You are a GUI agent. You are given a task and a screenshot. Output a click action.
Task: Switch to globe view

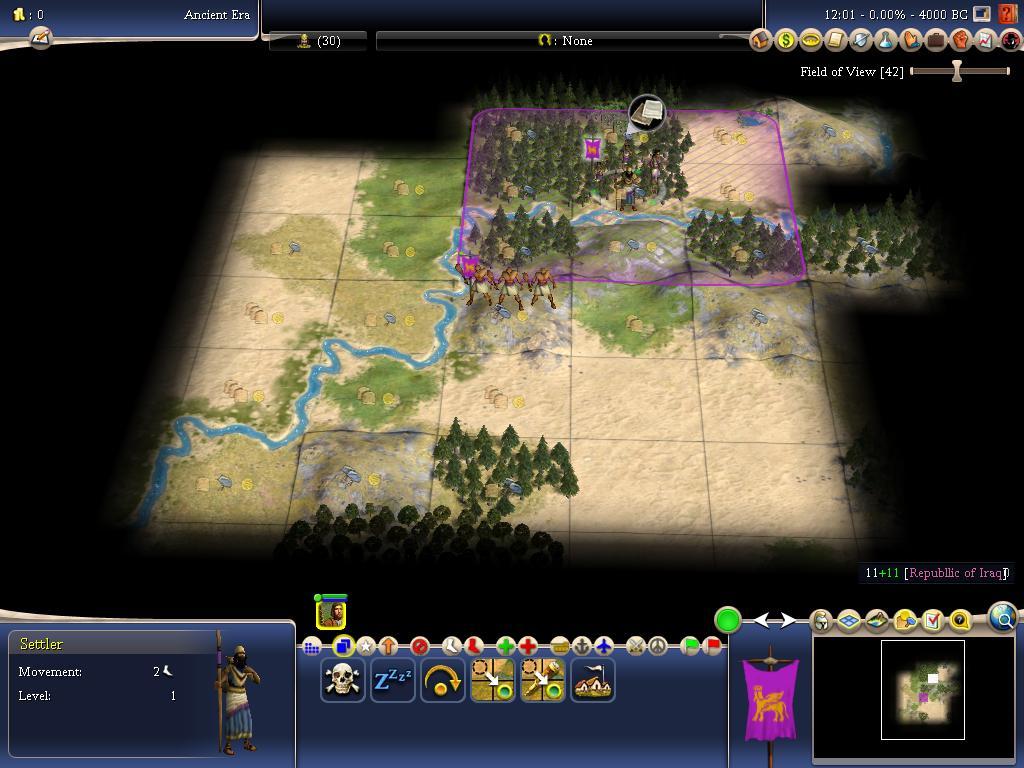[x=1003, y=618]
